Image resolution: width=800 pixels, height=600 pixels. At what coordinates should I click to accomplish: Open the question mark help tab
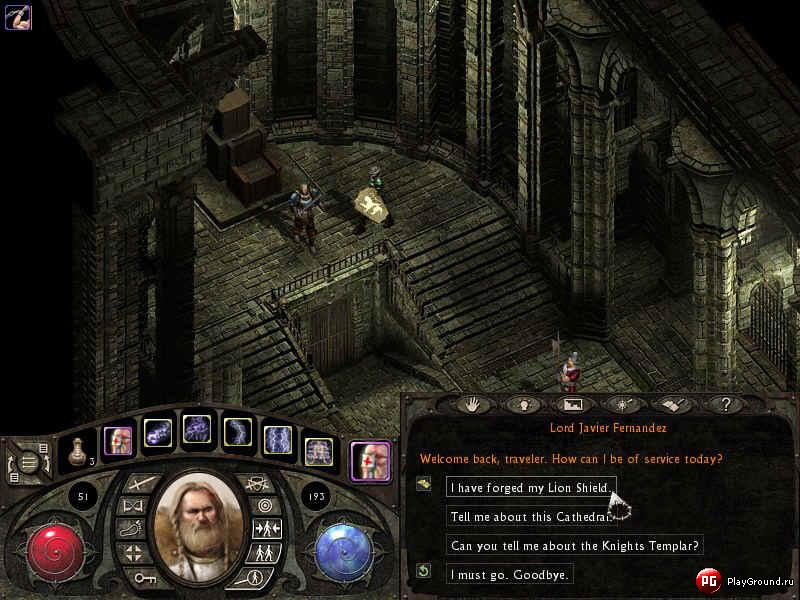[x=724, y=404]
